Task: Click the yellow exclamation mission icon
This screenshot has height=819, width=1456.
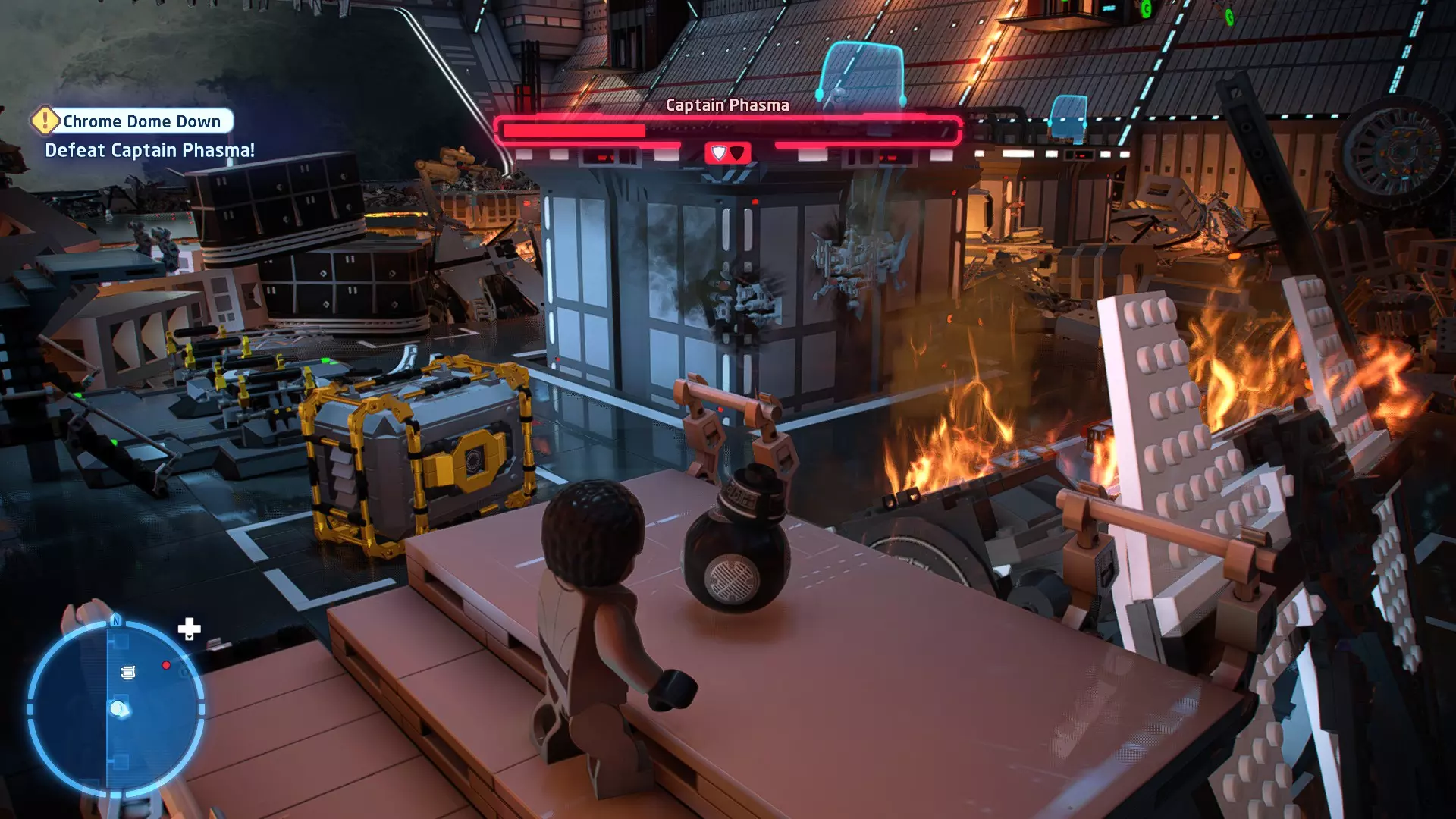Action: [45, 121]
